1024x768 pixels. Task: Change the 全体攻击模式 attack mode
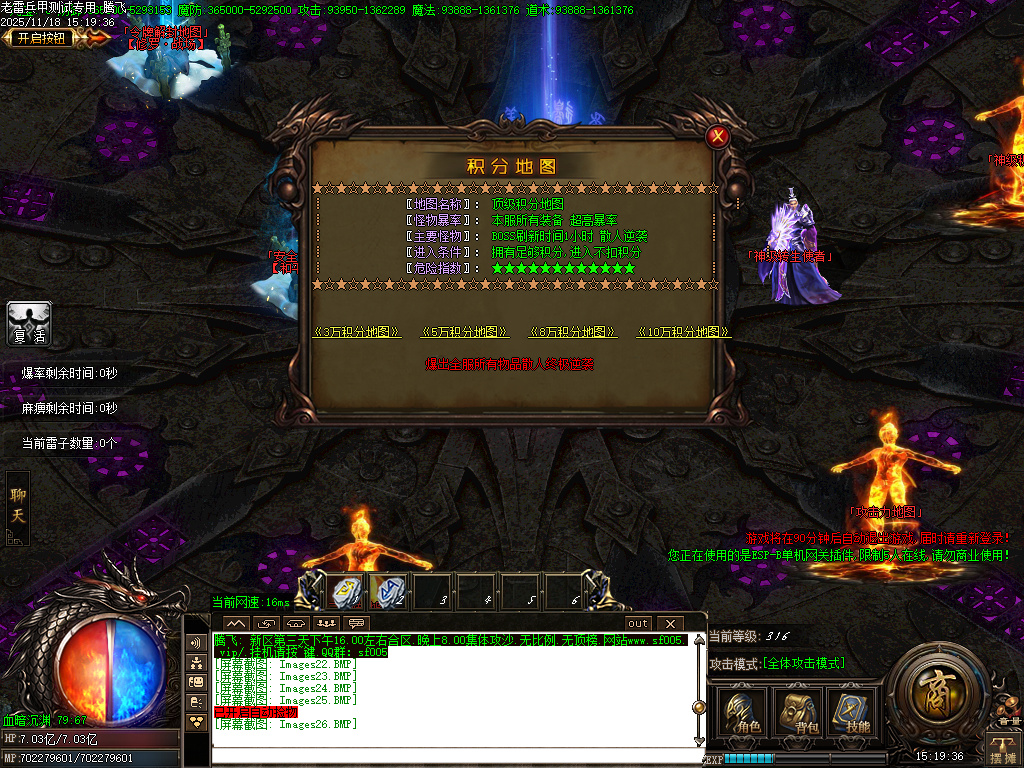pyautogui.click(x=803, y=663)
